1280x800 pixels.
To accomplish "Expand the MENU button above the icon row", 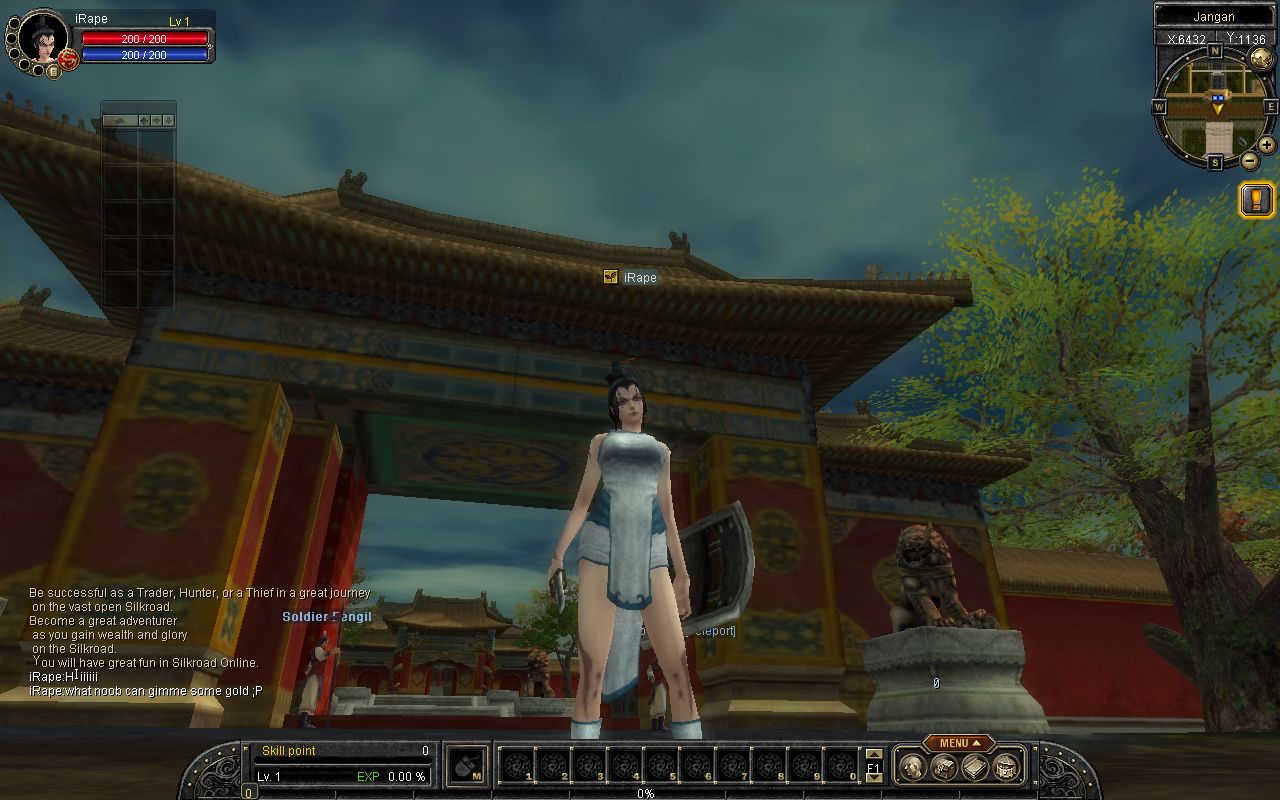I will click(958, 743).
